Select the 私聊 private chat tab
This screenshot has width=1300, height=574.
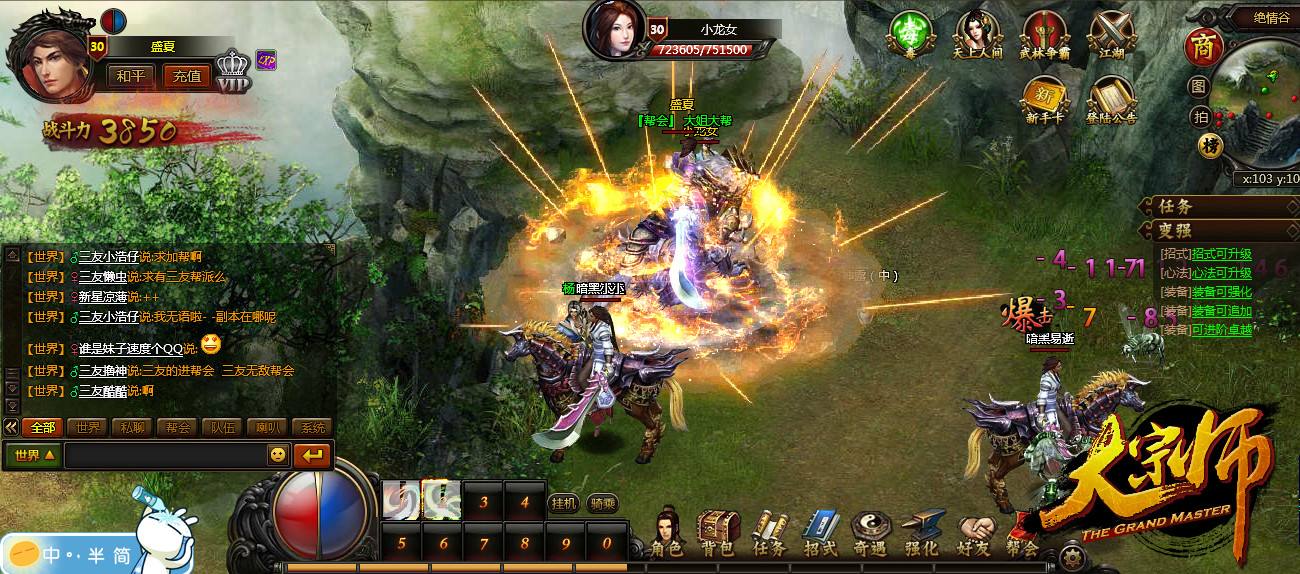pyautogui.click(x=133, y=427)
